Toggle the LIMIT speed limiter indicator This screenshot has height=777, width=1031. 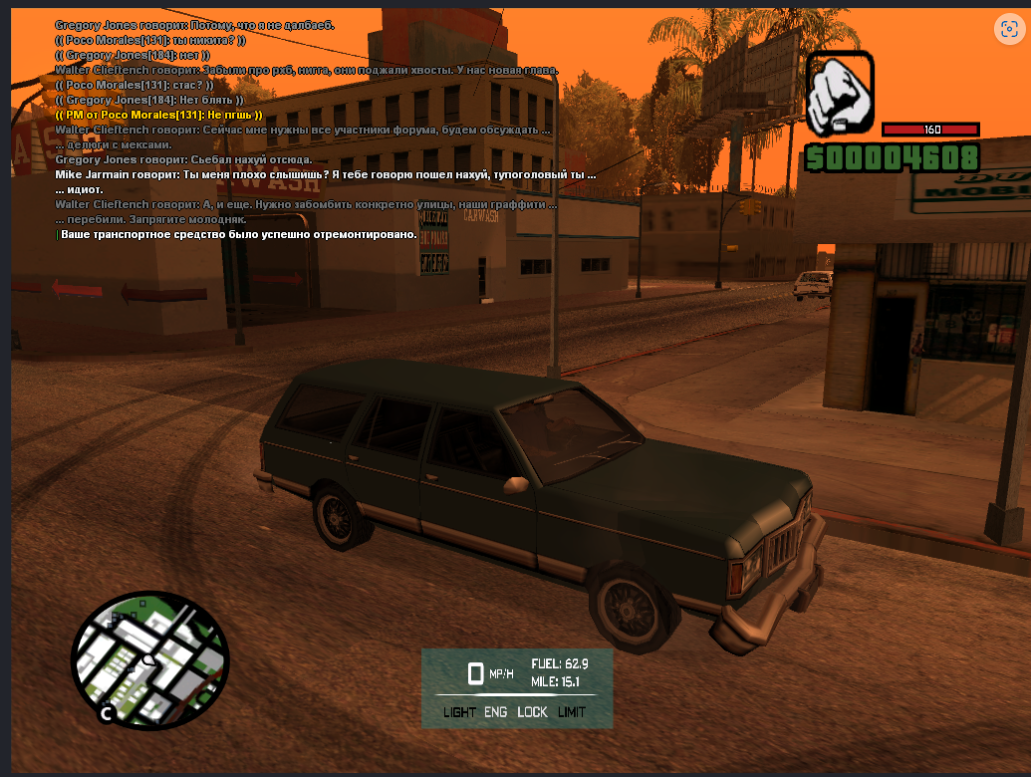tap(572, 712)
